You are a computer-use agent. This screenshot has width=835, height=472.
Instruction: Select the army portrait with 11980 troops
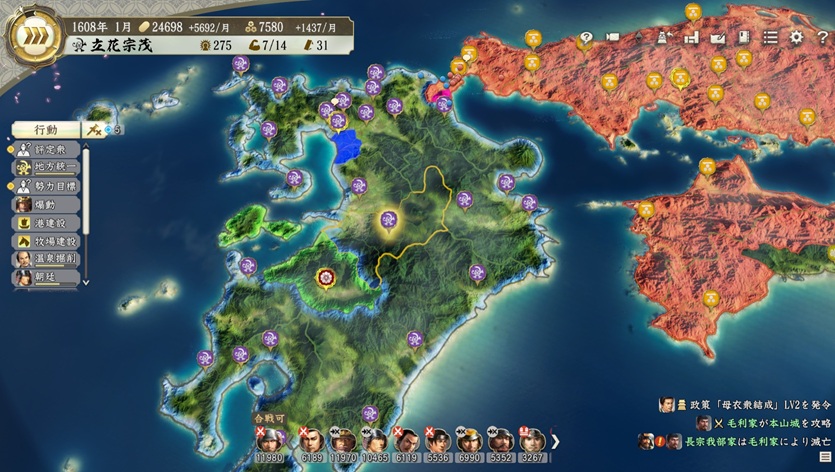268,442
